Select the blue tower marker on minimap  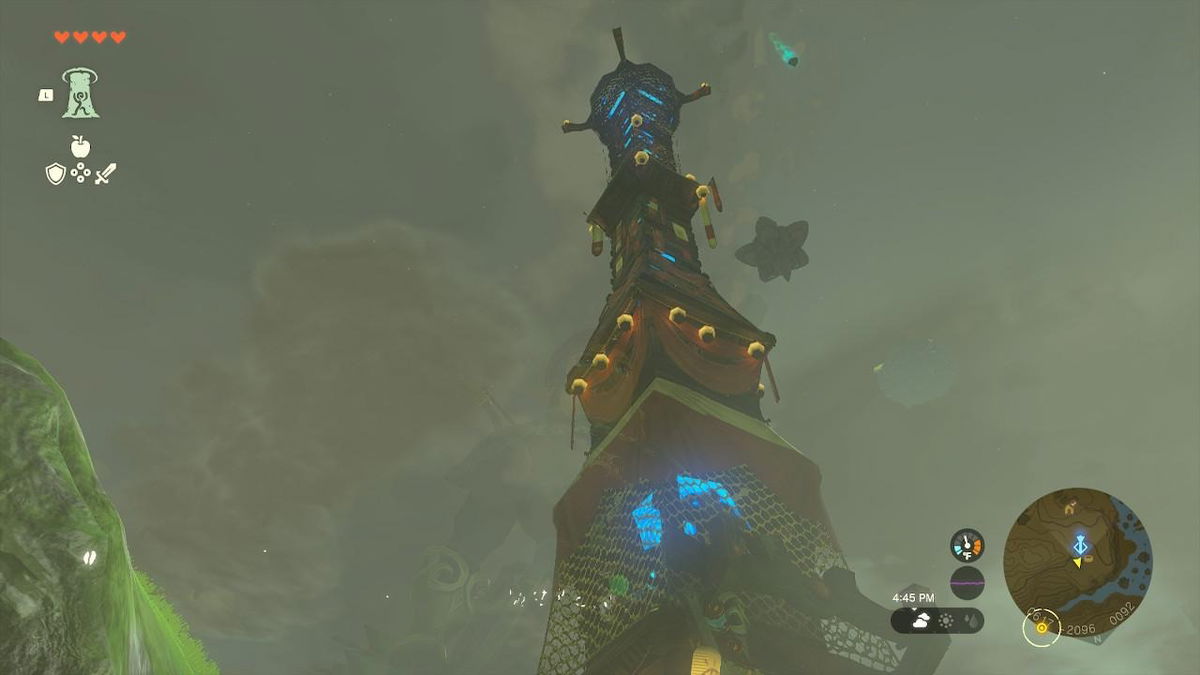point(1081,545)
